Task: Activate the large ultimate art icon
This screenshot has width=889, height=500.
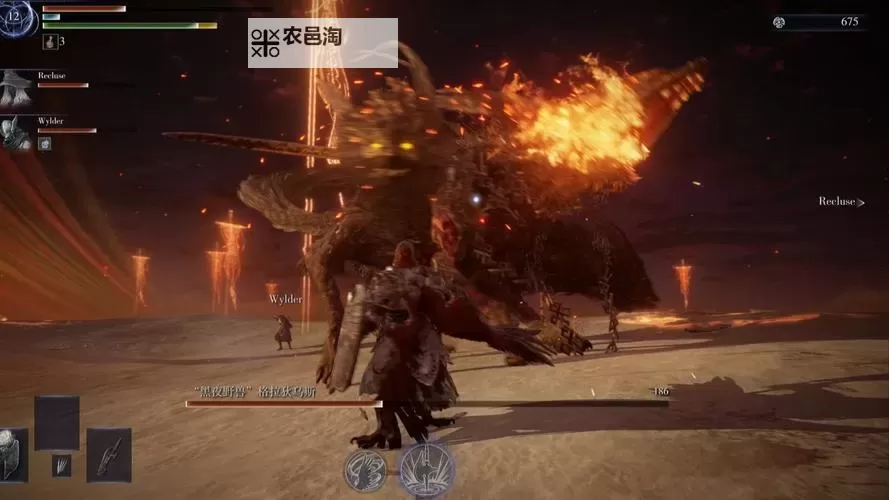Action: click(426, 469)
